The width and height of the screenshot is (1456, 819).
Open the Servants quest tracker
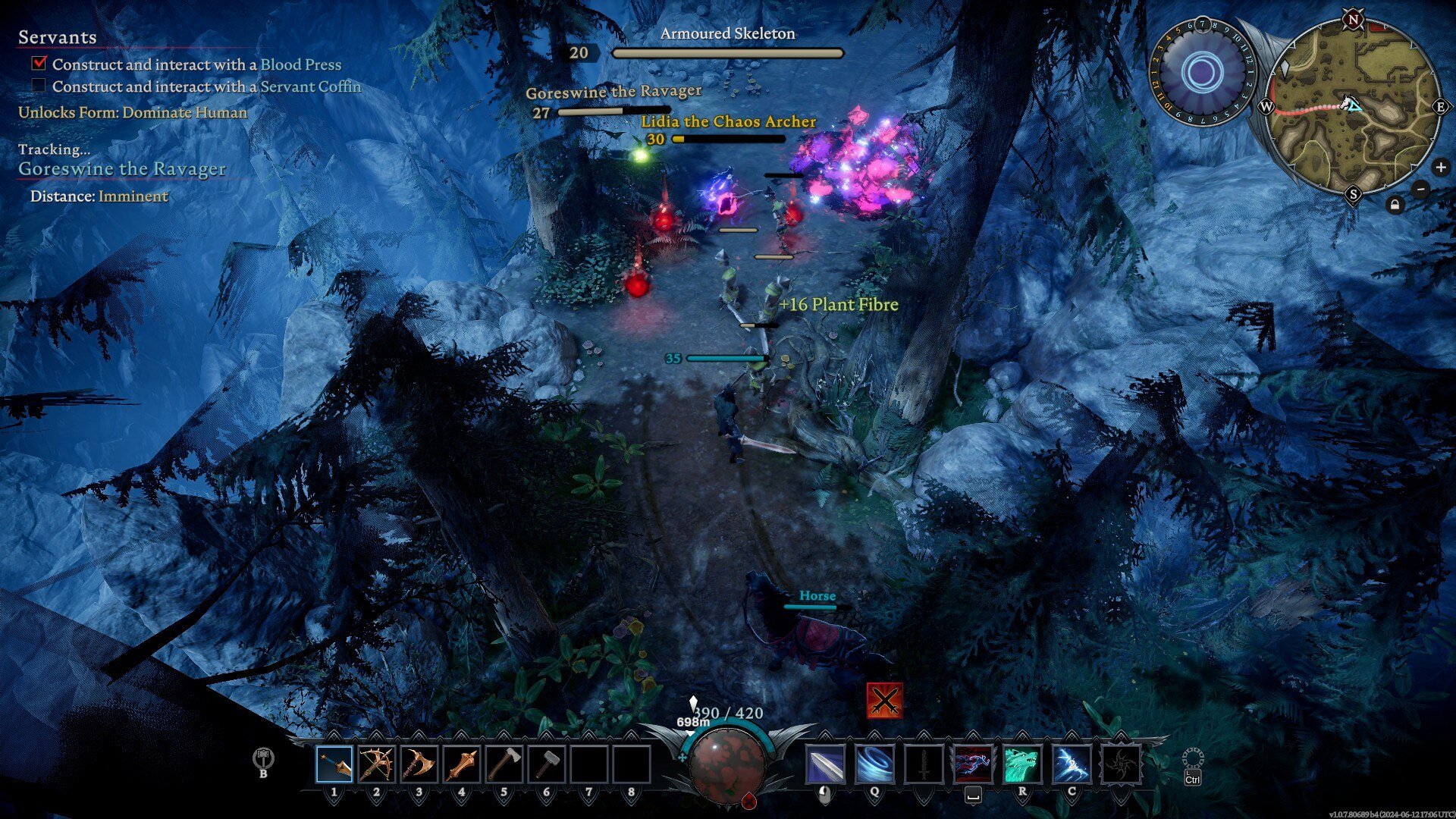click(x=58, y=37)
